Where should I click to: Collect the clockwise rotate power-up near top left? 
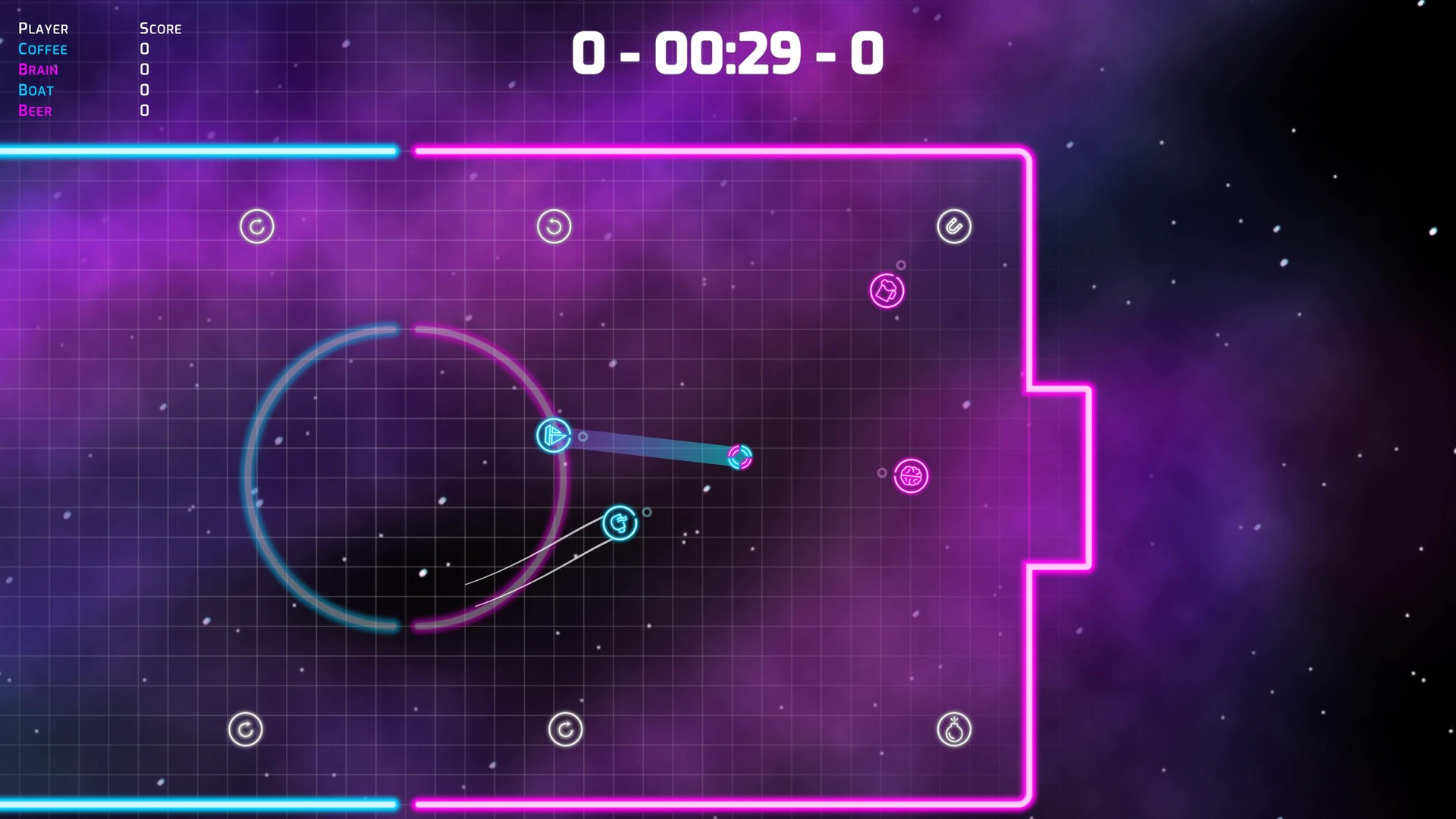tap(256, 226)
